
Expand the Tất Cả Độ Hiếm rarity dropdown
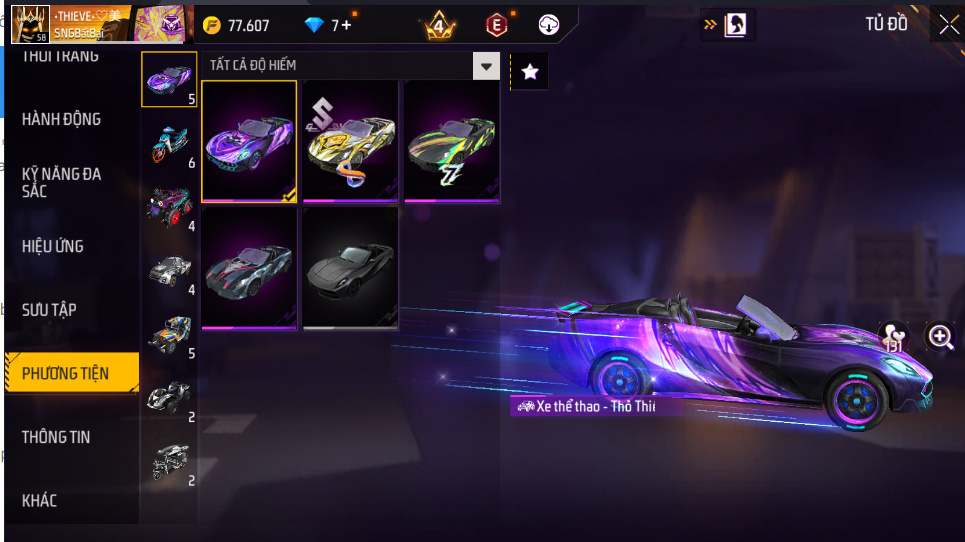486,67
